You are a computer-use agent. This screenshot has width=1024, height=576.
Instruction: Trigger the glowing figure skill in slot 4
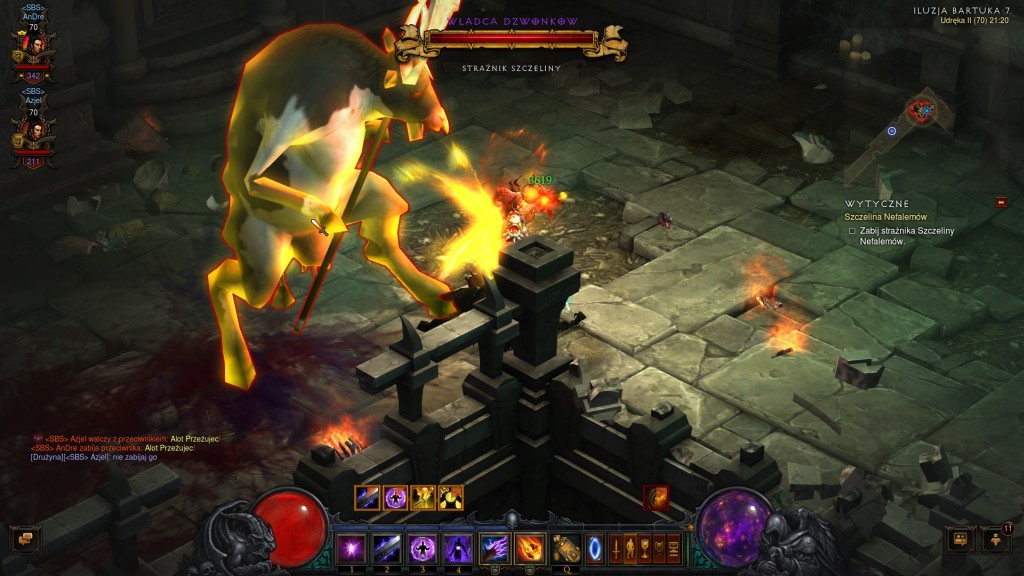pyautogui.click(x=458, y=547)
